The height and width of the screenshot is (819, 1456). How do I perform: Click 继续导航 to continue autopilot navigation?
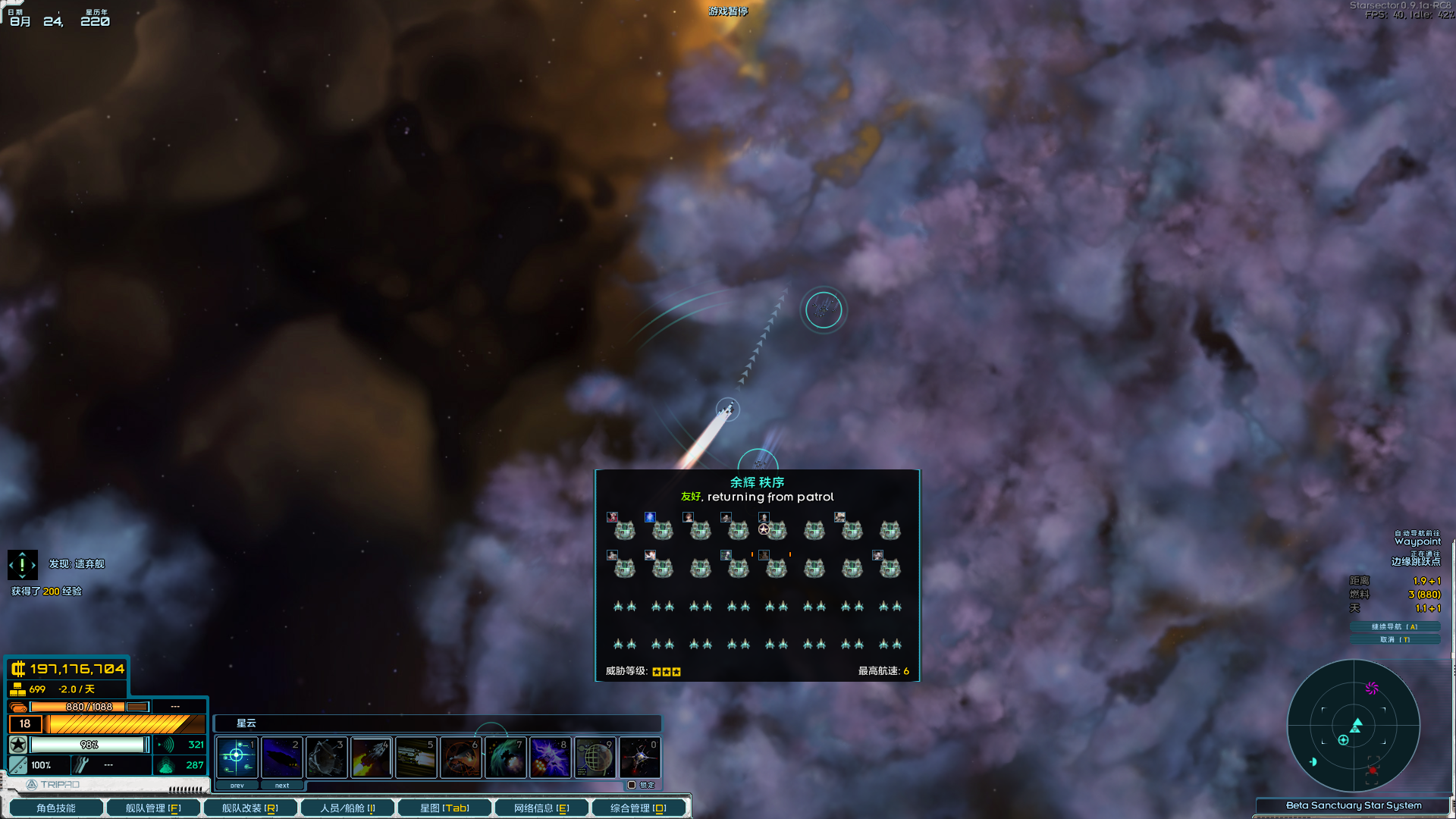click(x=1394, y=627)
